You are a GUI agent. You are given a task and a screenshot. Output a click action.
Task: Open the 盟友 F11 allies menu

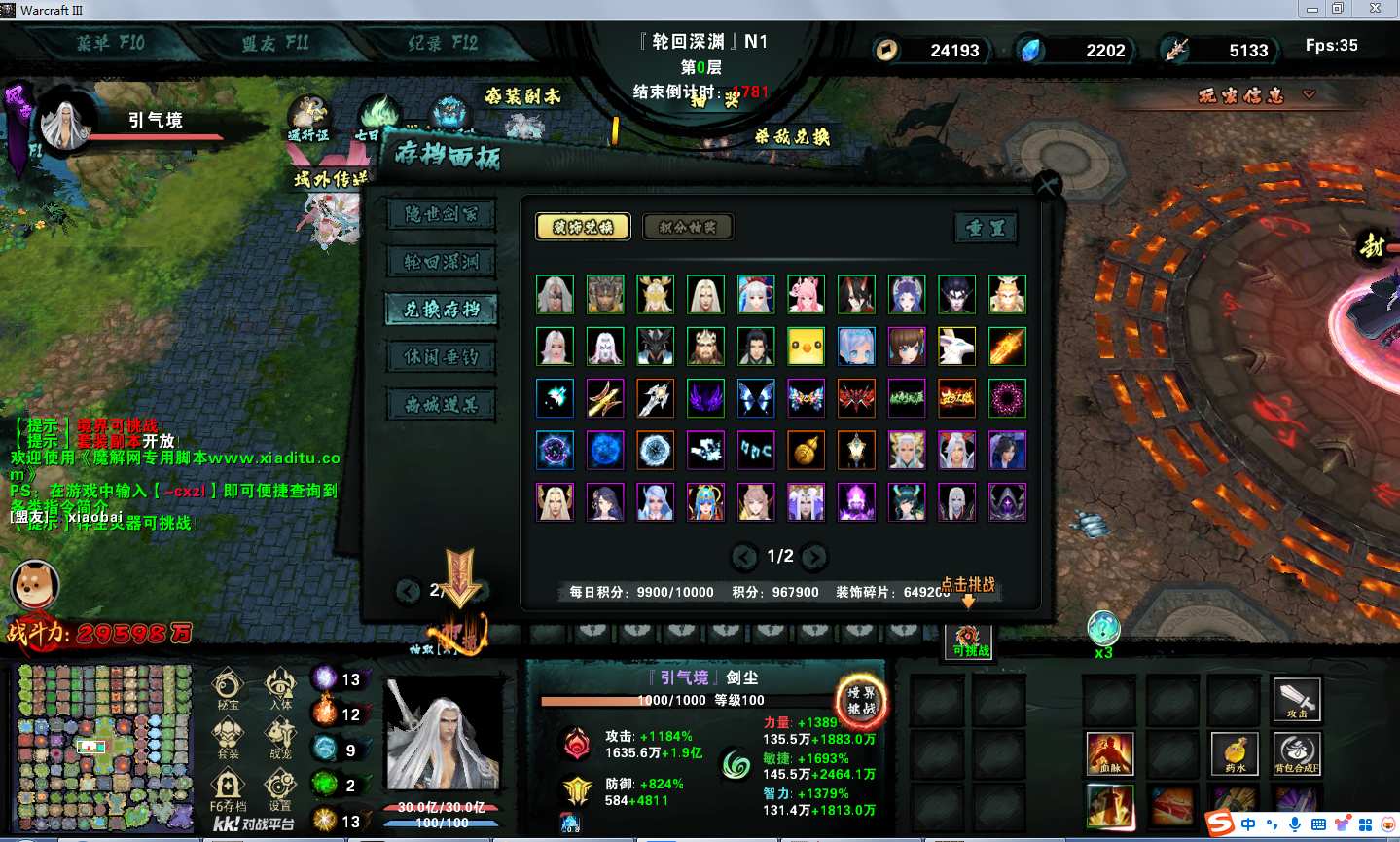(x=275, y=43)
